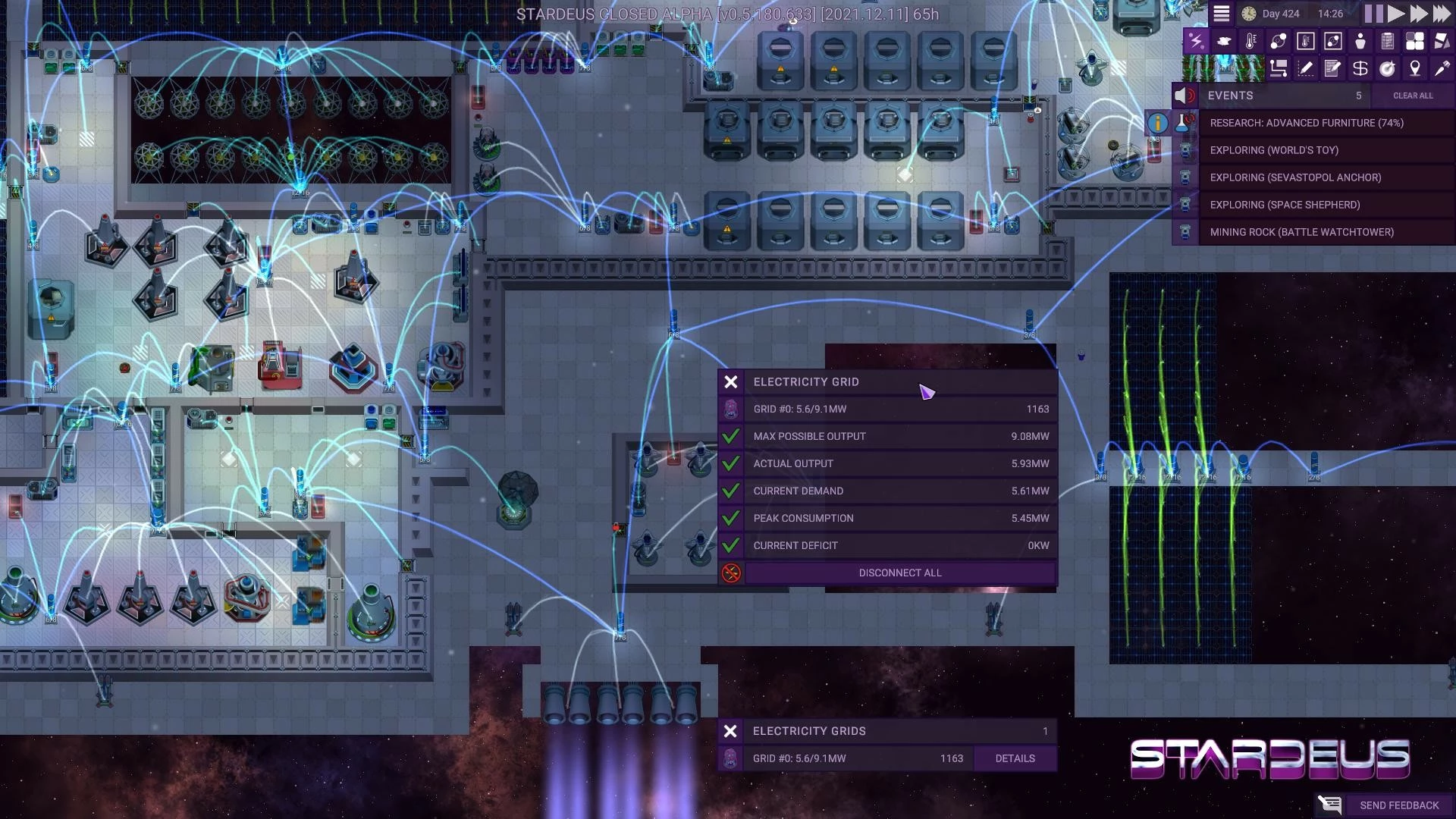Open the dollar sign trade icon
This screenshot has height=819, width=1456.
[1360, 69]
